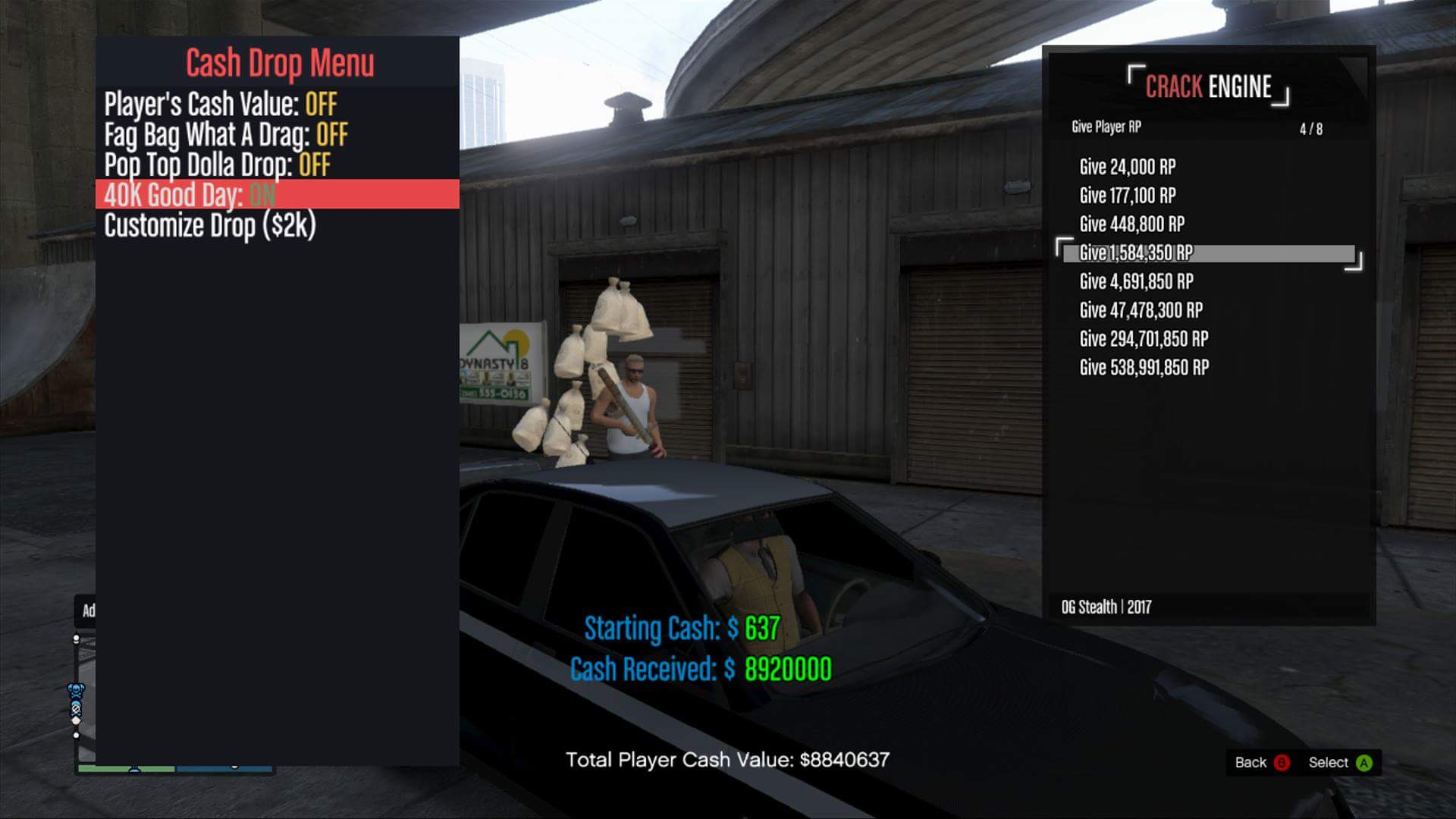The image size is (1456, 819).
Task: Choose Give 538,991,850 RP
Action: (x=1144, y=368)
